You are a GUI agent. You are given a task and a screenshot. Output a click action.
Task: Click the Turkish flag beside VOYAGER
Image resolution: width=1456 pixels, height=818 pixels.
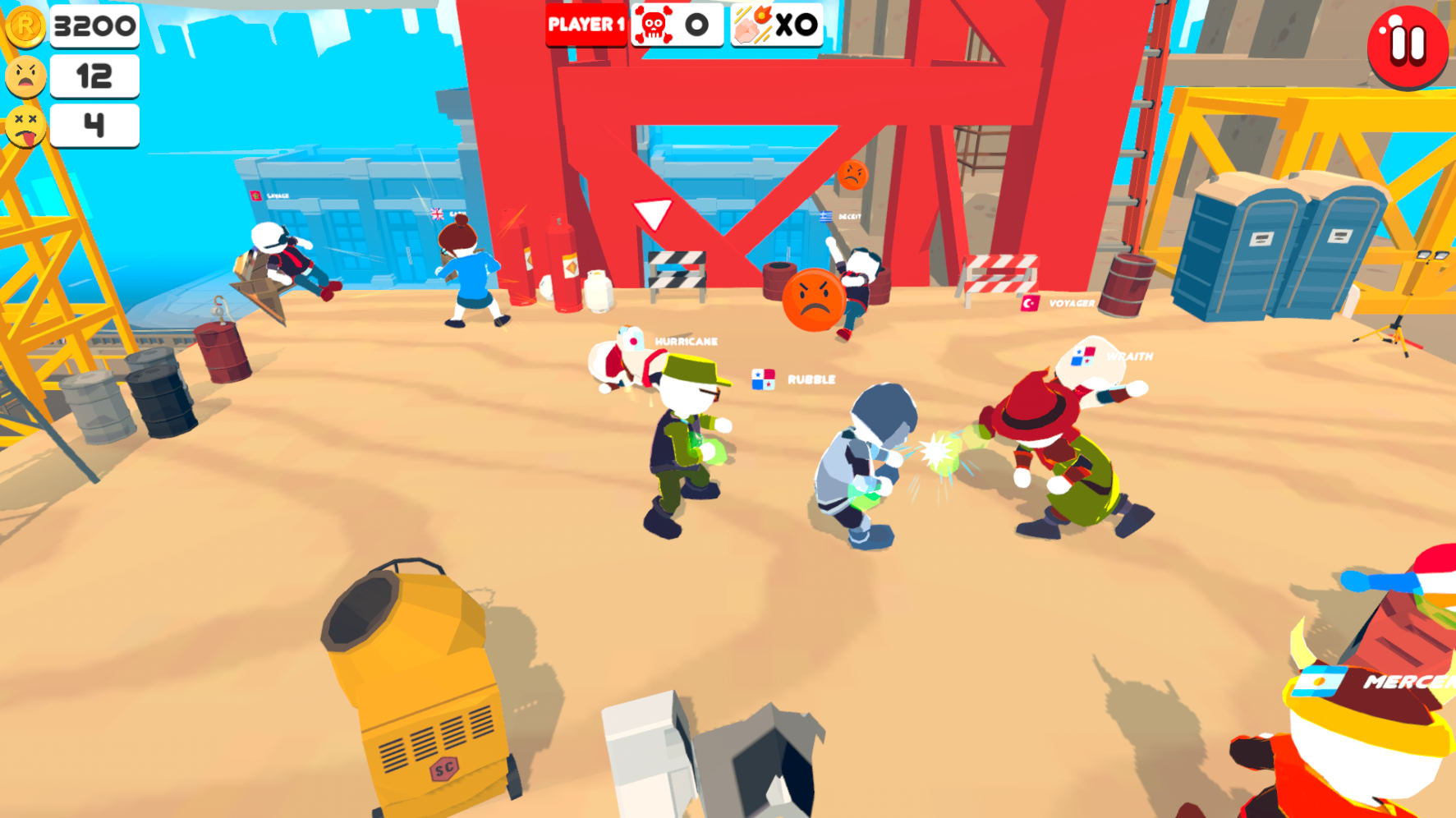point(1030,302)
